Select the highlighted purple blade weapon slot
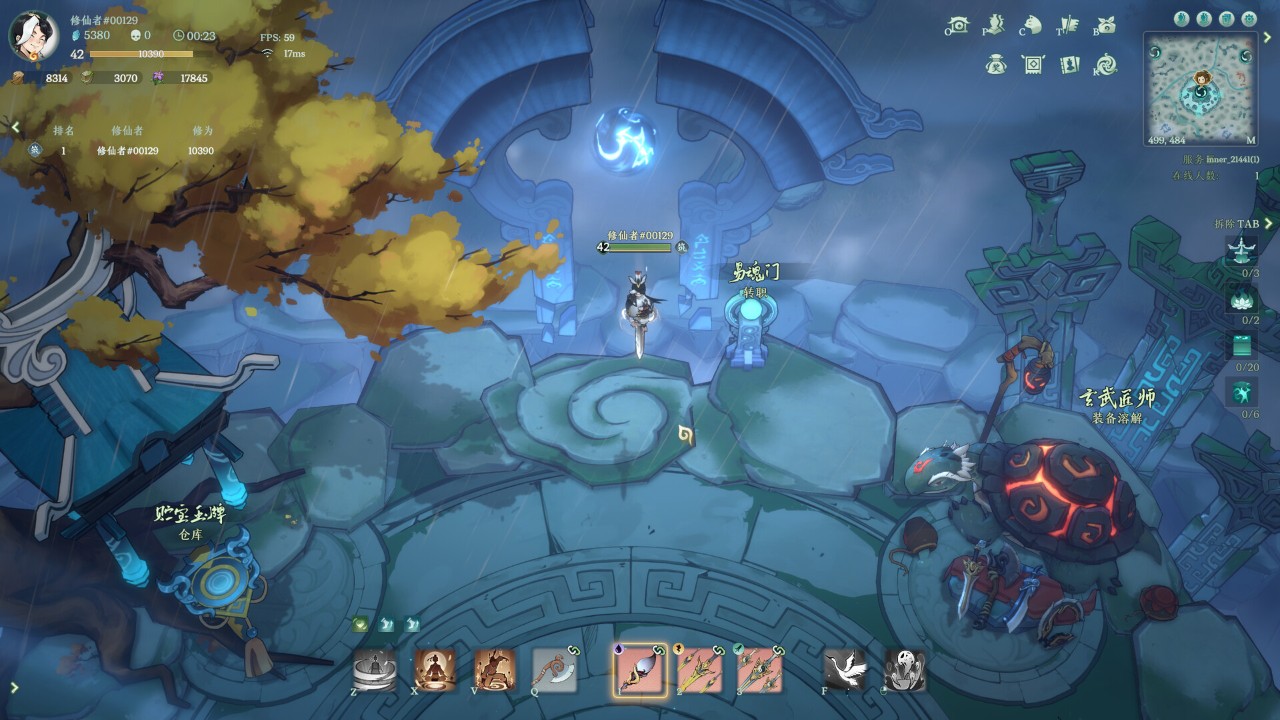 [x=640, y=670]
